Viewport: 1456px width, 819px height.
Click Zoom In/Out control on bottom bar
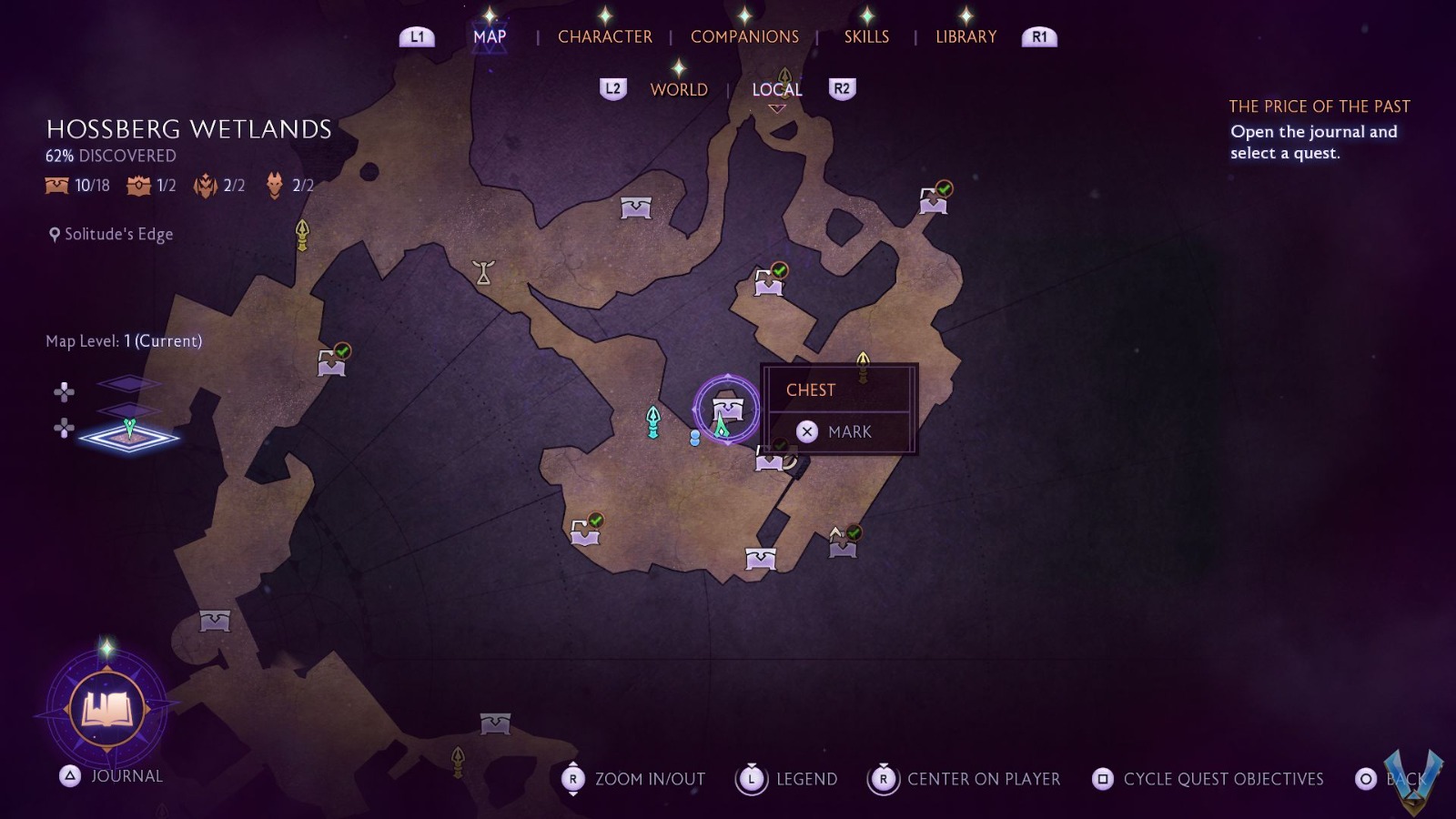[637, 779]
